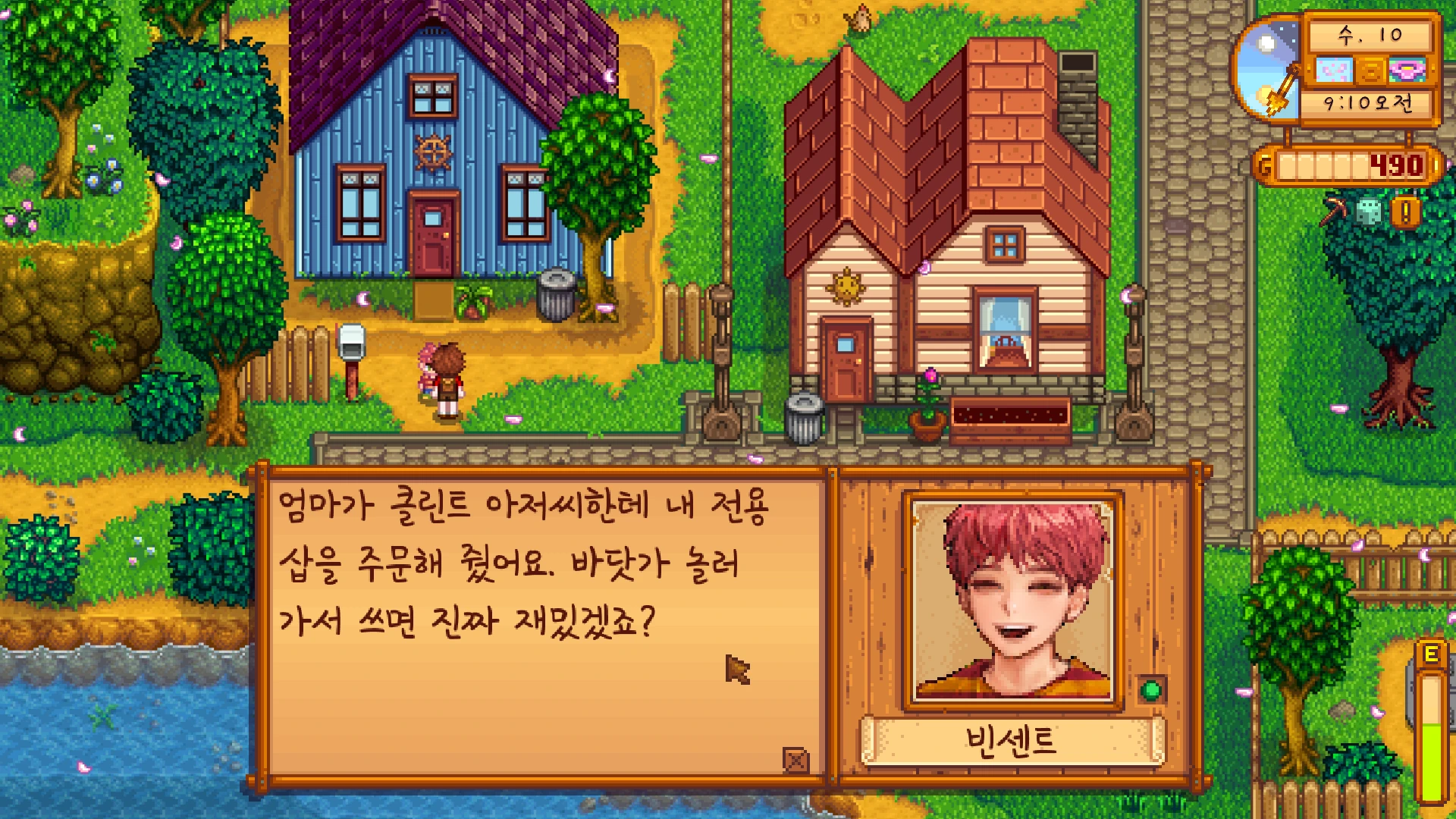The width and height of the screenshot is (1456, 819).
Task: Click the green friendship jewel
Action: [1151, 690]
